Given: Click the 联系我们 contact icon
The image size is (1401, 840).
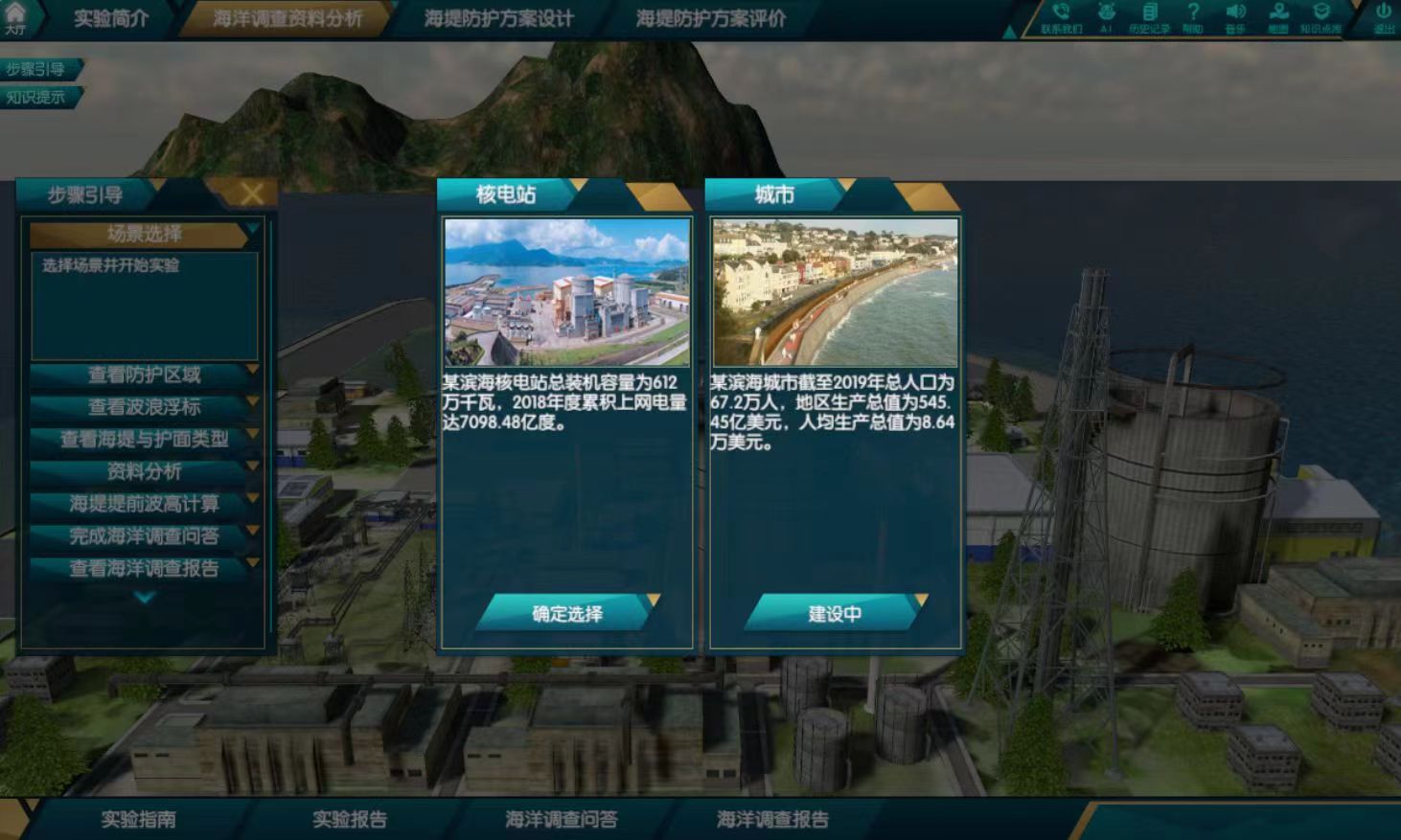Looking at the screenshot, I should 1060,17.
